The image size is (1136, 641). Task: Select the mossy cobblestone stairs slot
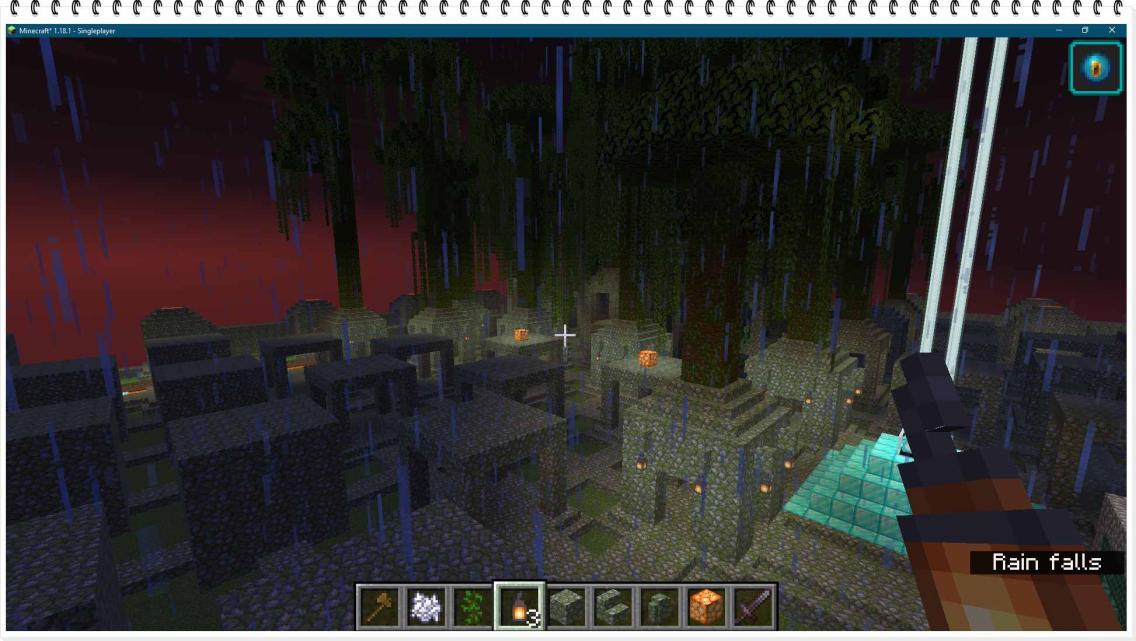tap(612, 606)
